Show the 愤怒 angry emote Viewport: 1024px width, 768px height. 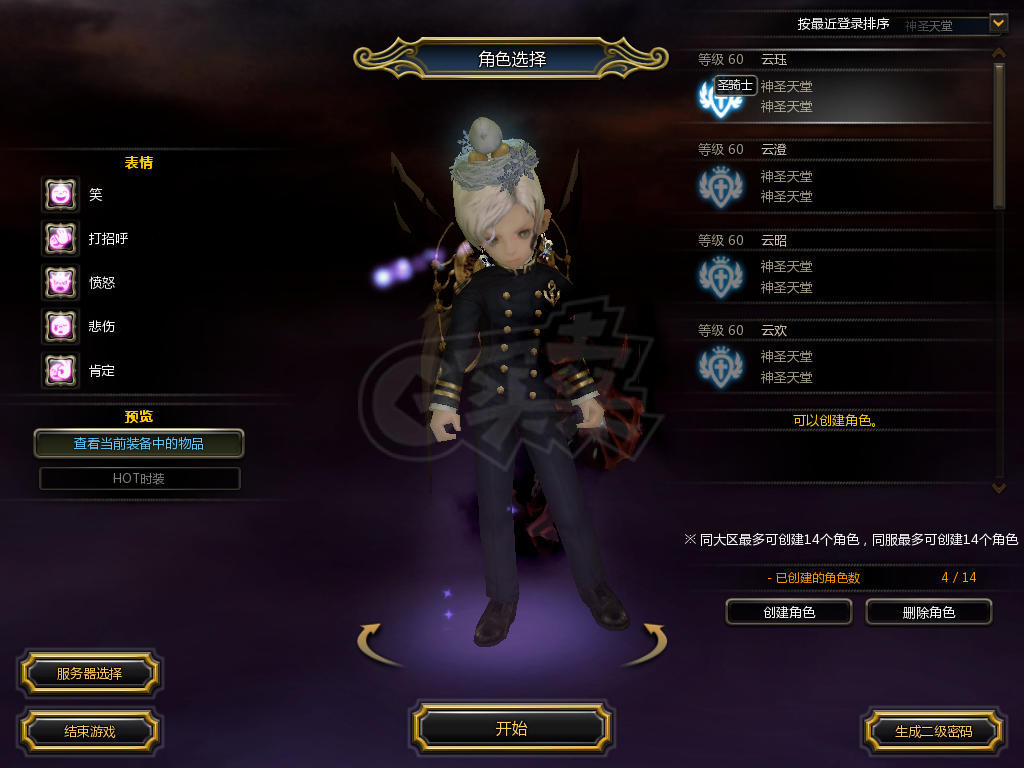[60, 282]
